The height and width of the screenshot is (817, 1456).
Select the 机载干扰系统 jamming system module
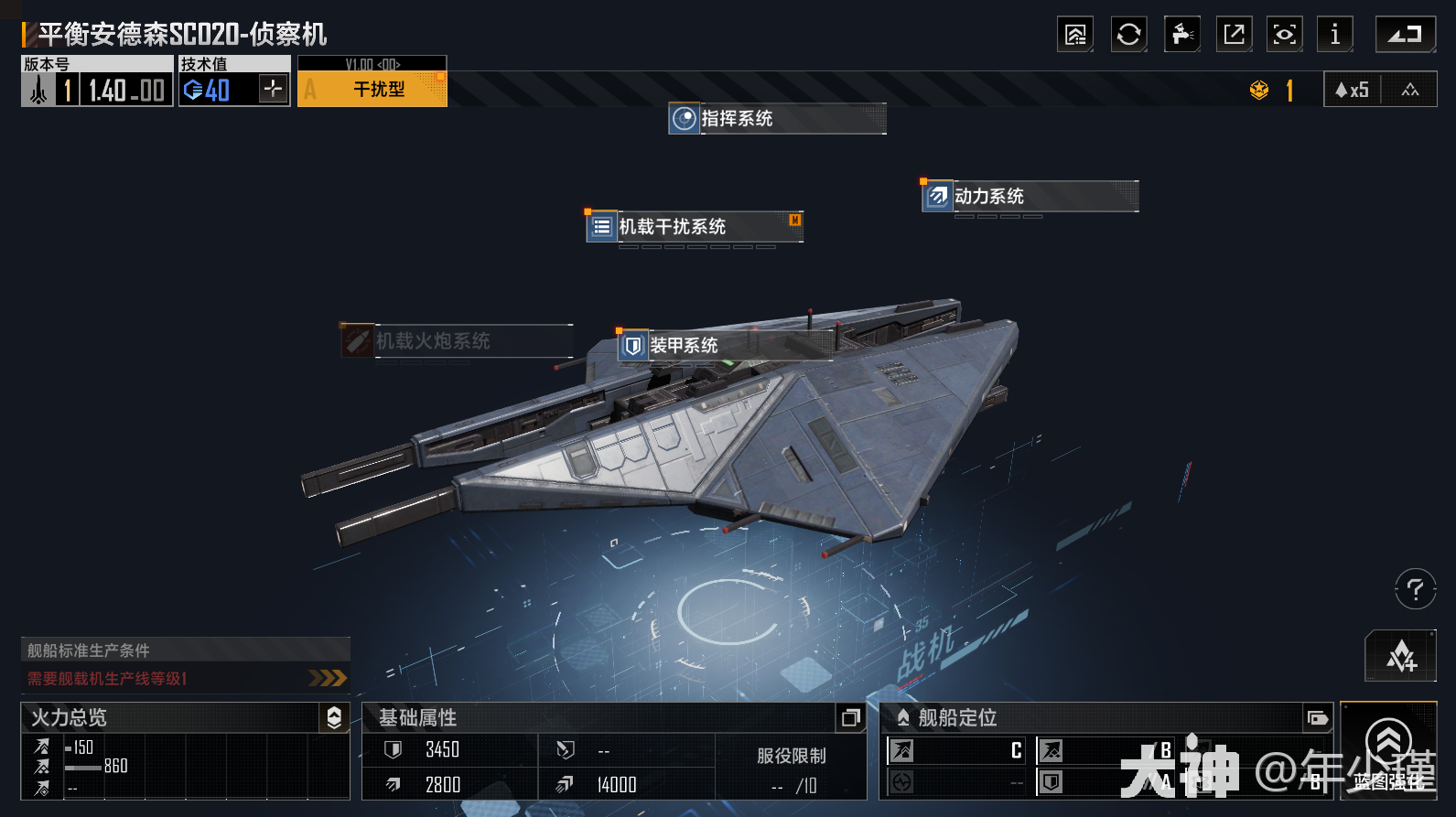694,227
